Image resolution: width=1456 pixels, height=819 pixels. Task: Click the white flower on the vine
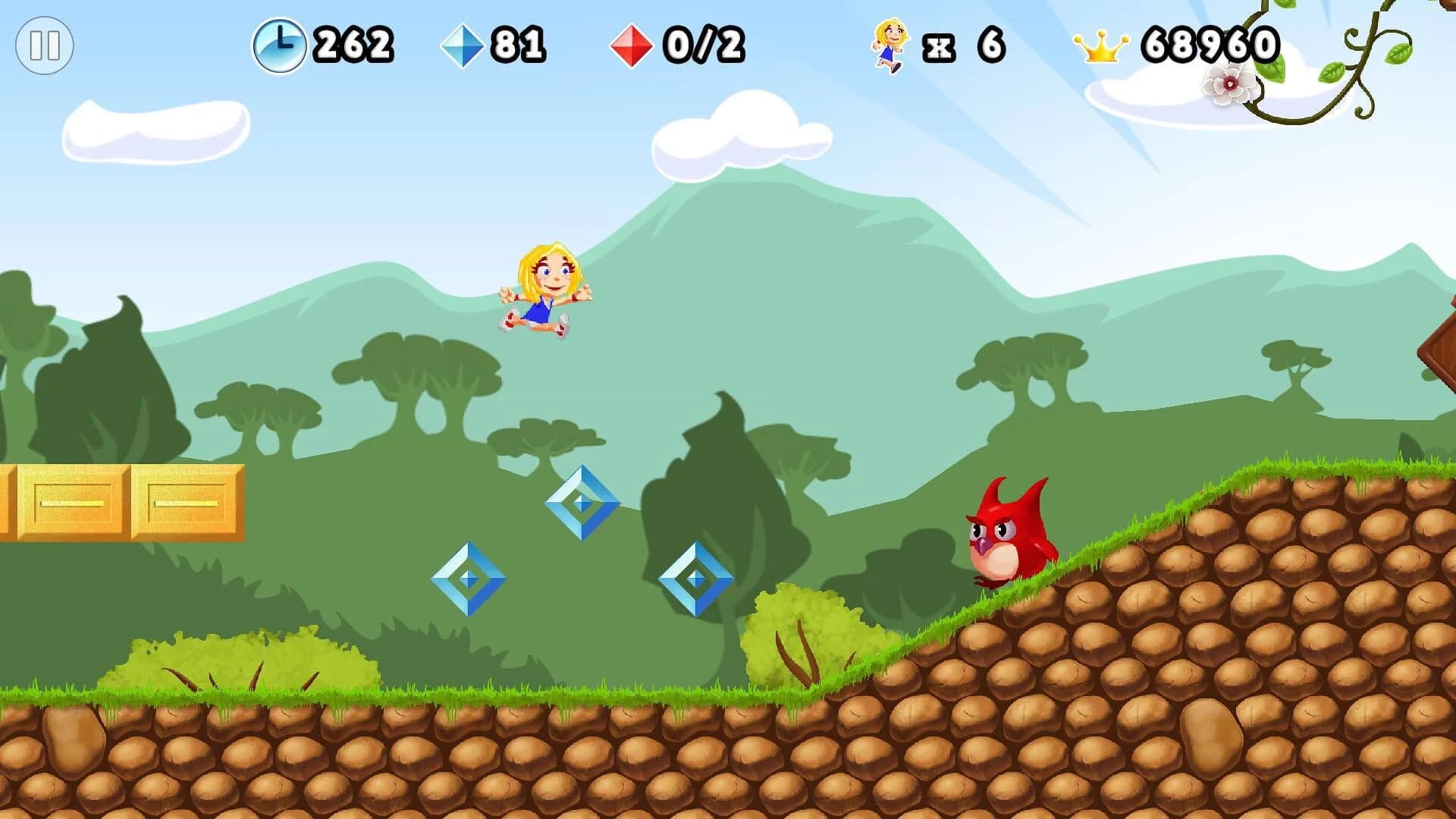pyautogui.click(x=1228, y=85)
